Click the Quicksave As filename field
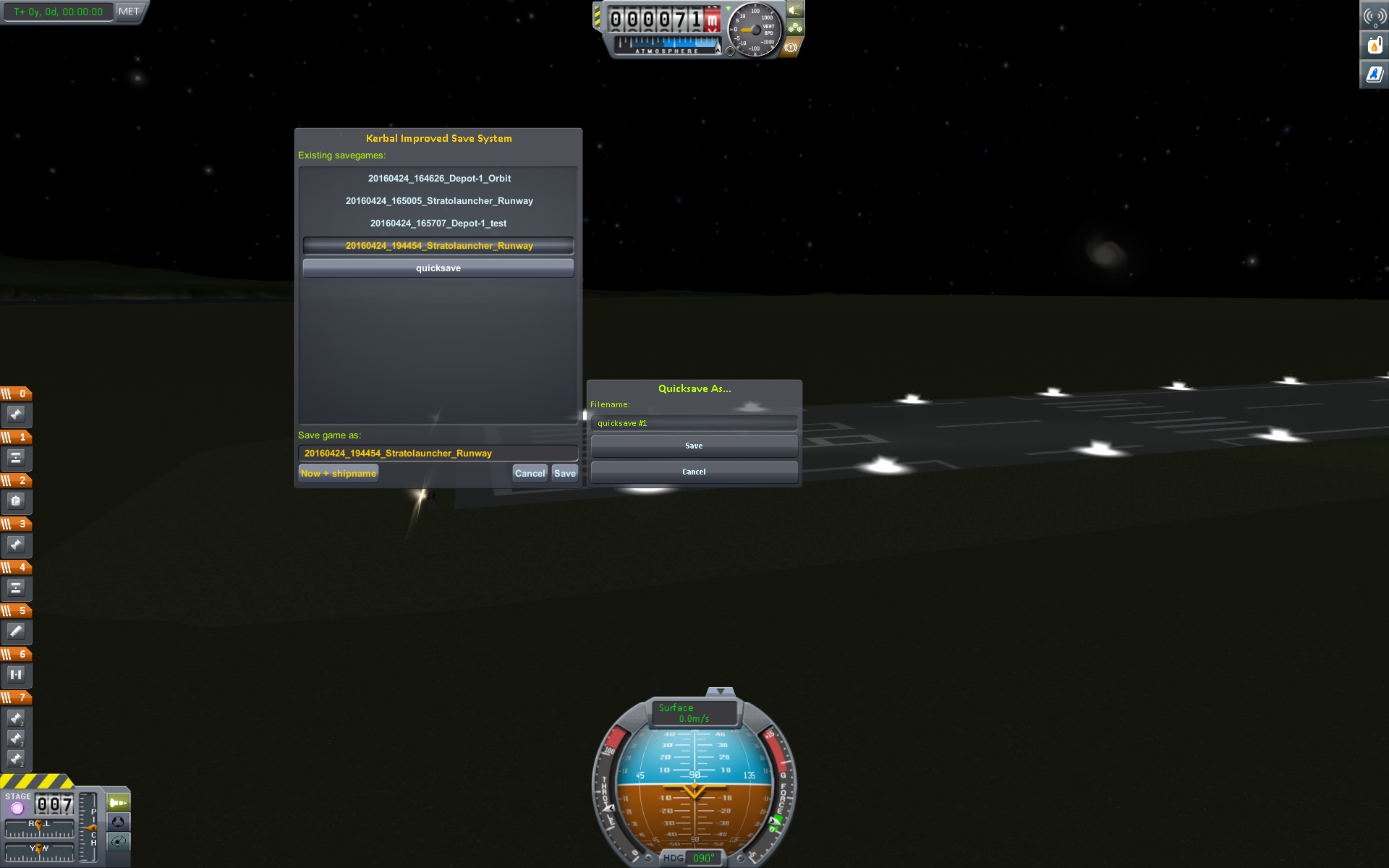 tap(694, 424)
